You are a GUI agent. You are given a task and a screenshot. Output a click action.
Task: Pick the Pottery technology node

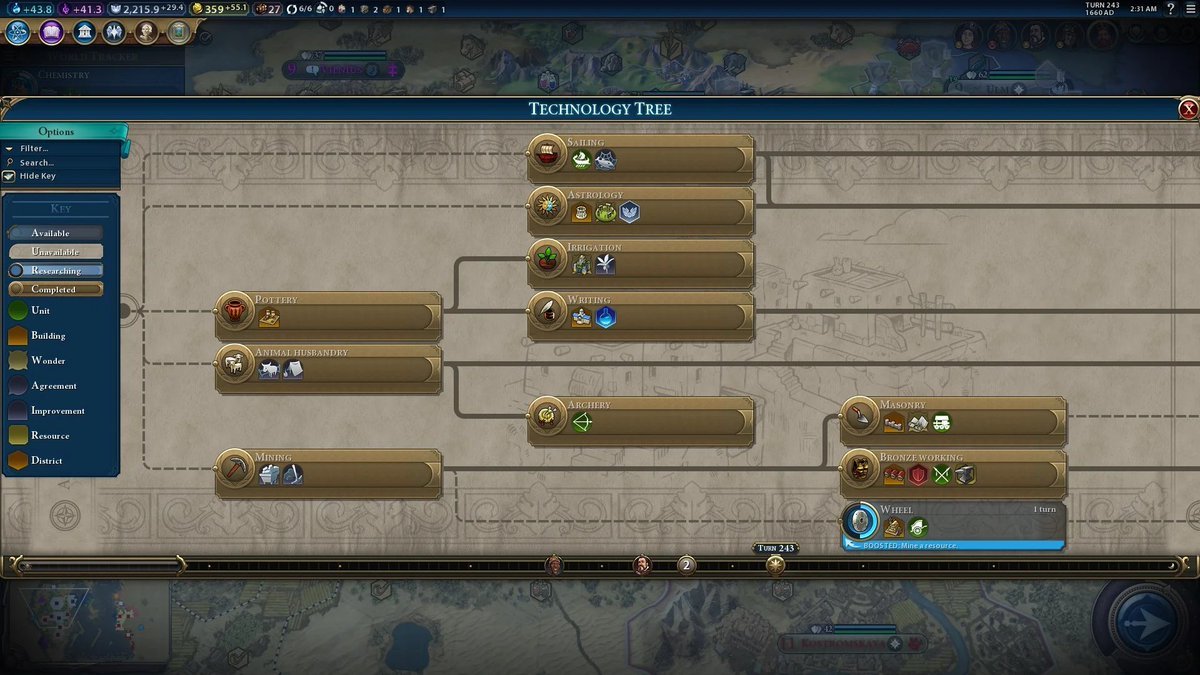tap(328, 316)
